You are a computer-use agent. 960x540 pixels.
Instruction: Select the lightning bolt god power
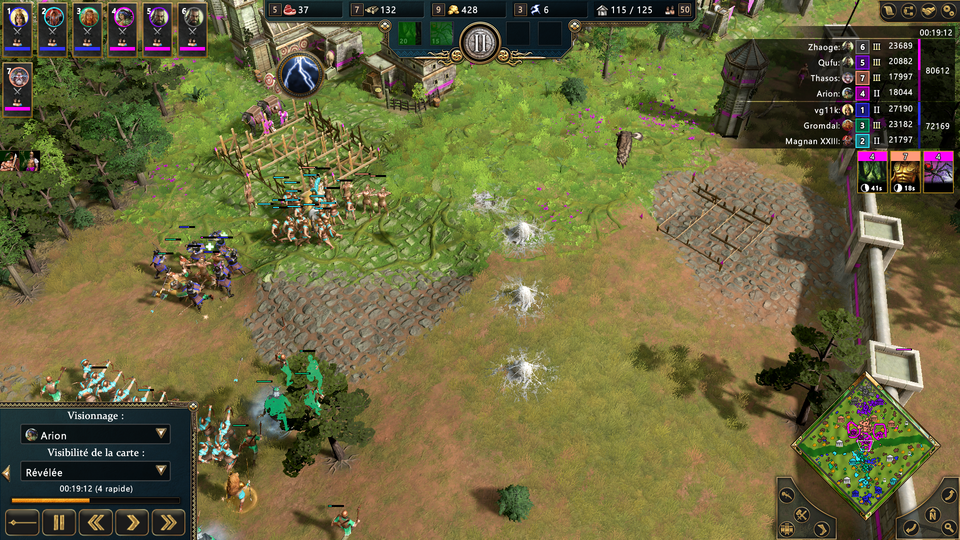point(298,74)
